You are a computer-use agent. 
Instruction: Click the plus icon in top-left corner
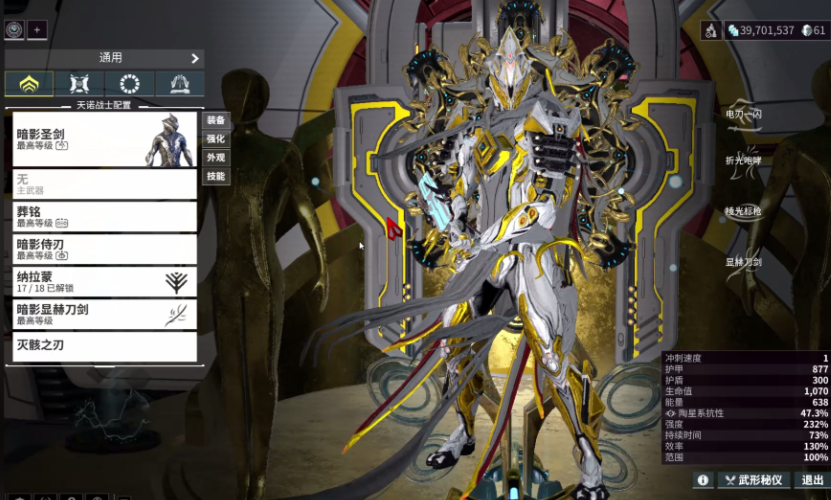click(37, 30)
